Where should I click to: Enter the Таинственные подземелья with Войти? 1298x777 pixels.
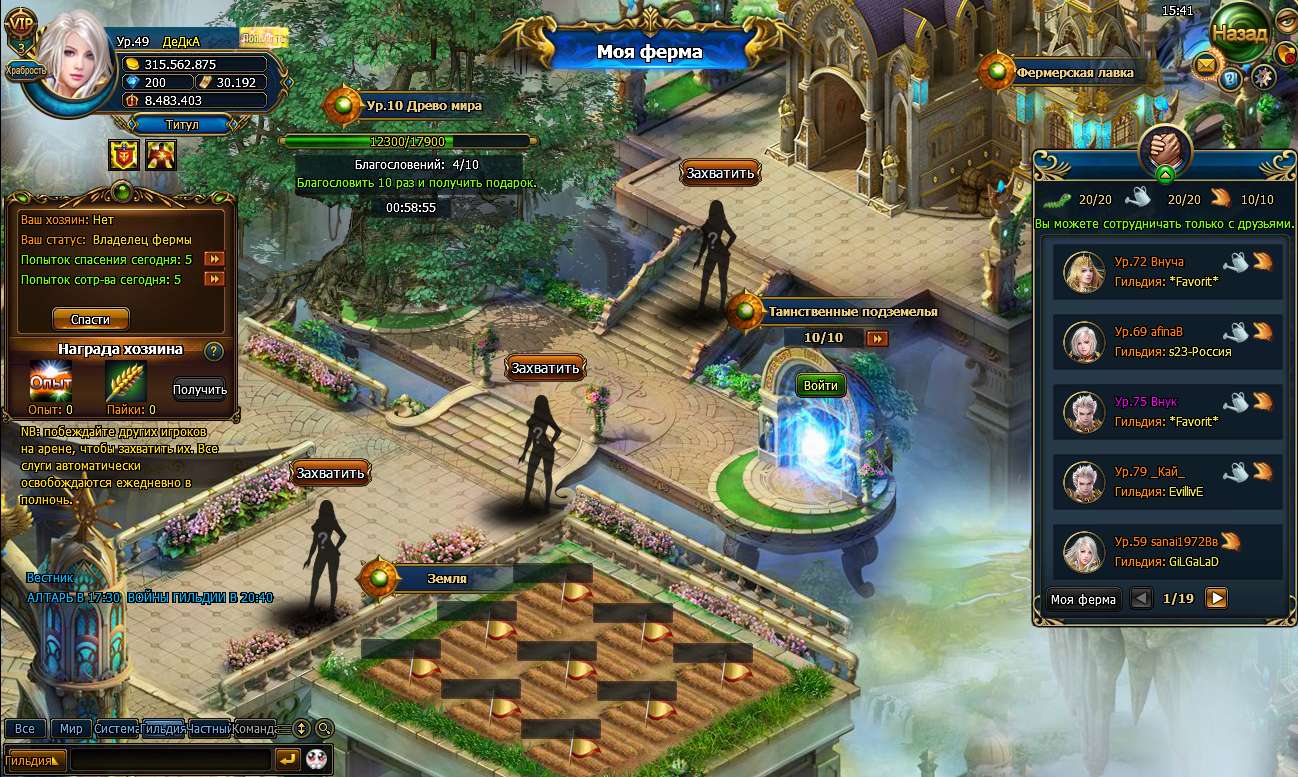click(820, 385)
